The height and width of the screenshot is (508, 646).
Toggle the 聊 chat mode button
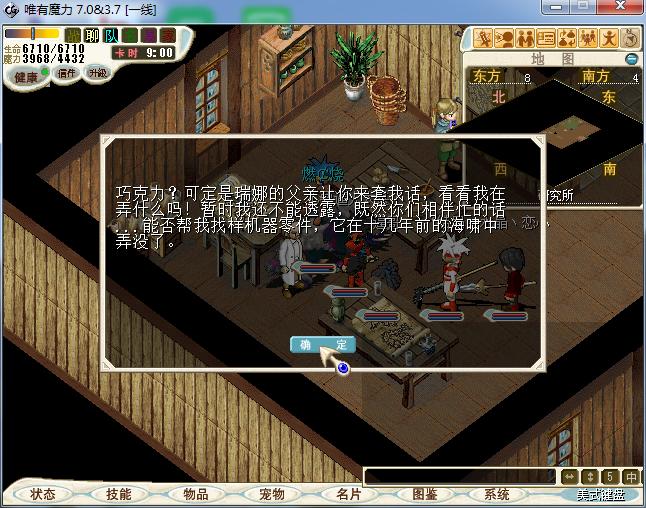click(92, 36)
